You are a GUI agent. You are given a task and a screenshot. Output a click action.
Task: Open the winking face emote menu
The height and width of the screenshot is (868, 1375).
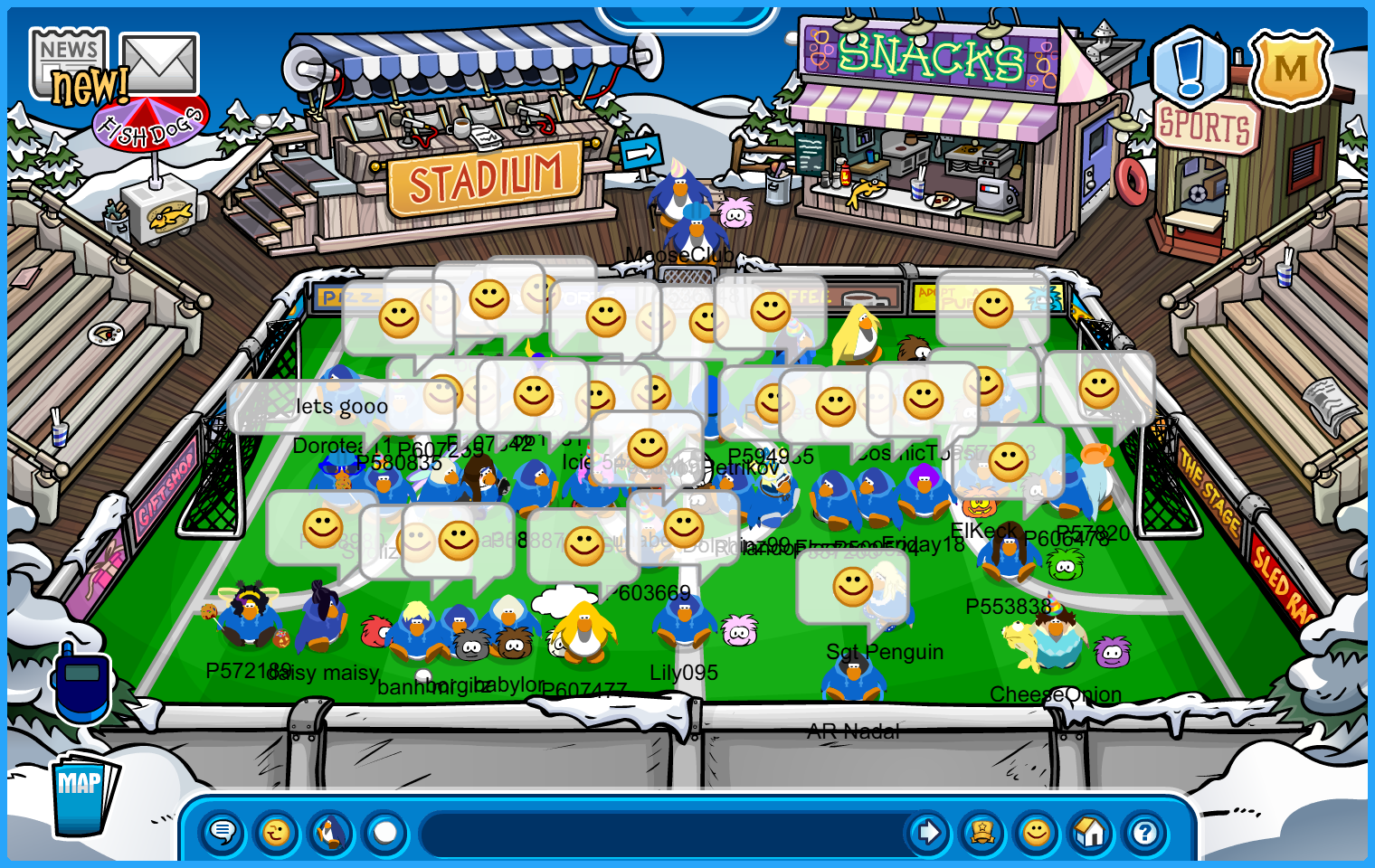[x=277, y=832]
